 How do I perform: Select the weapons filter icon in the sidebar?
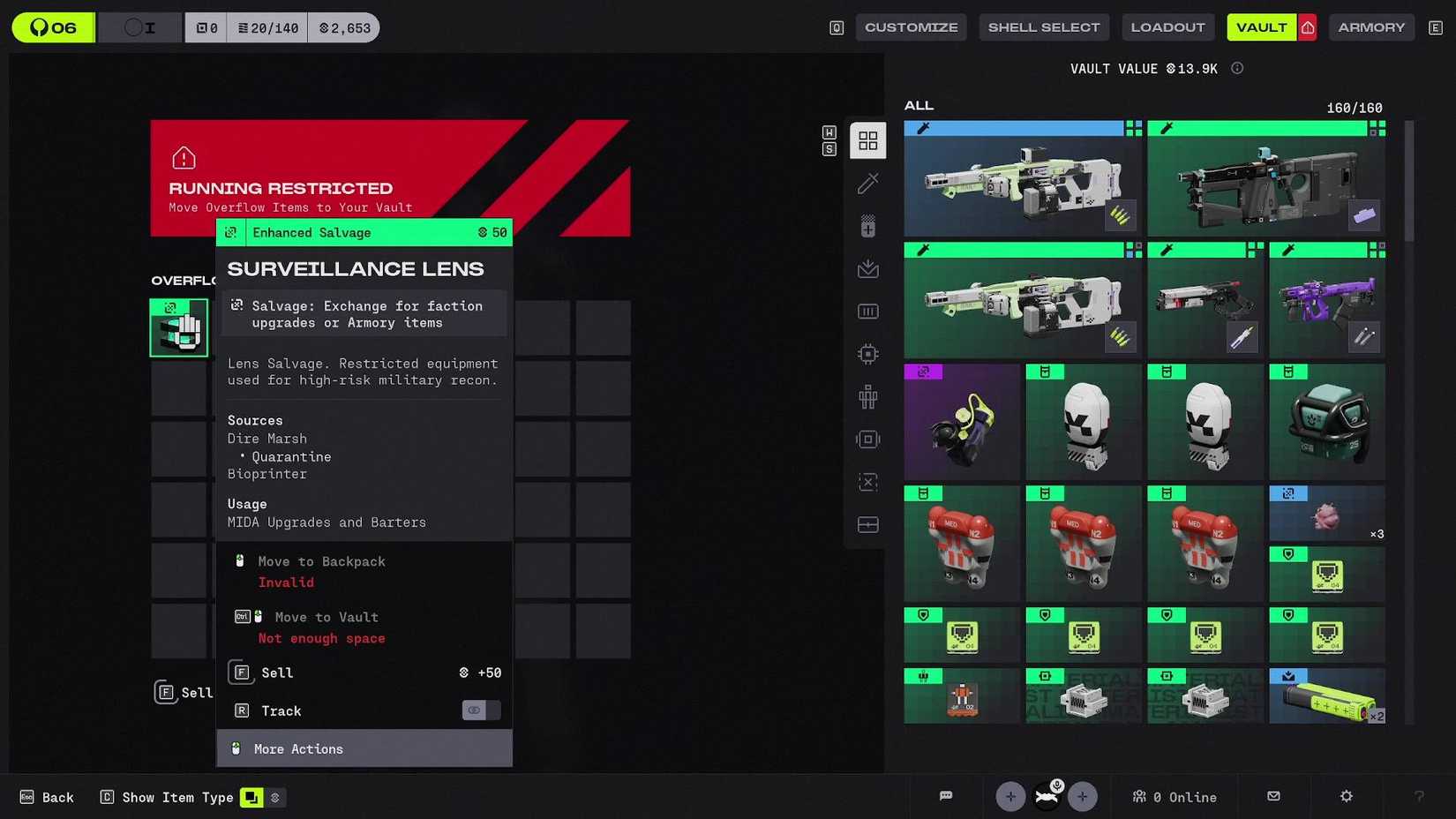click(867, 183)
